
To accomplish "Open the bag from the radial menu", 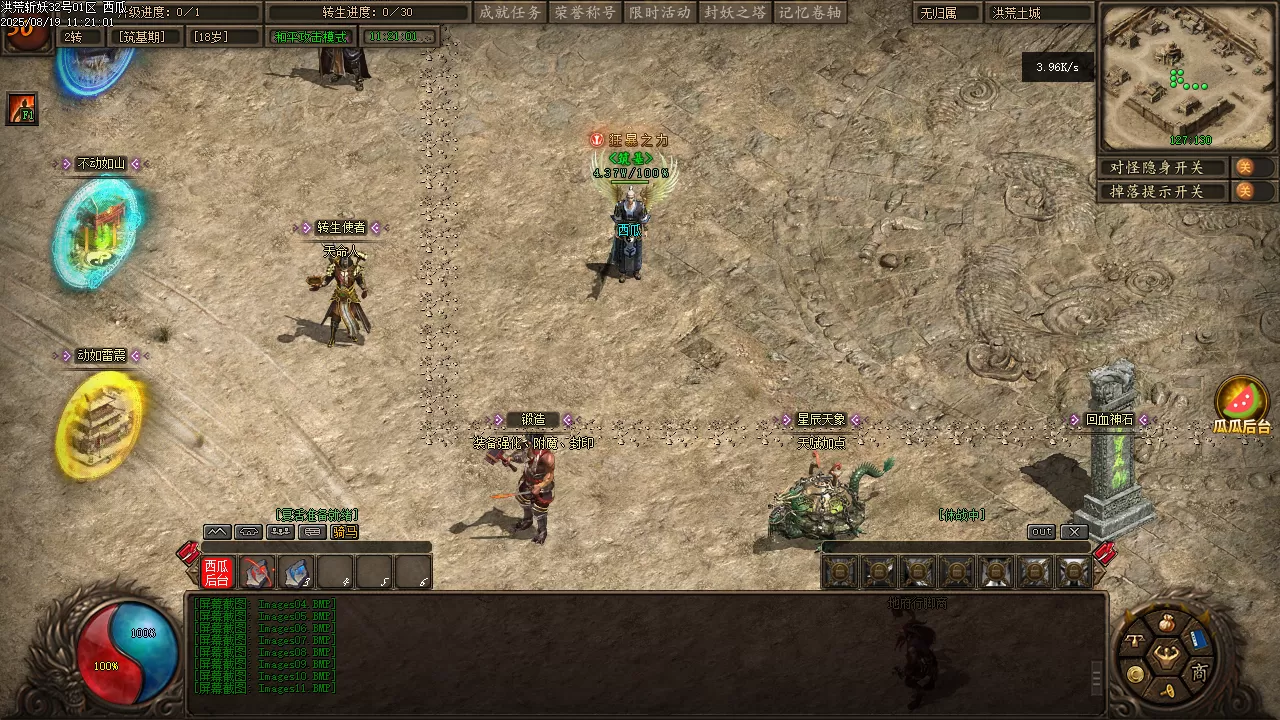I will tap(1165, 624).
